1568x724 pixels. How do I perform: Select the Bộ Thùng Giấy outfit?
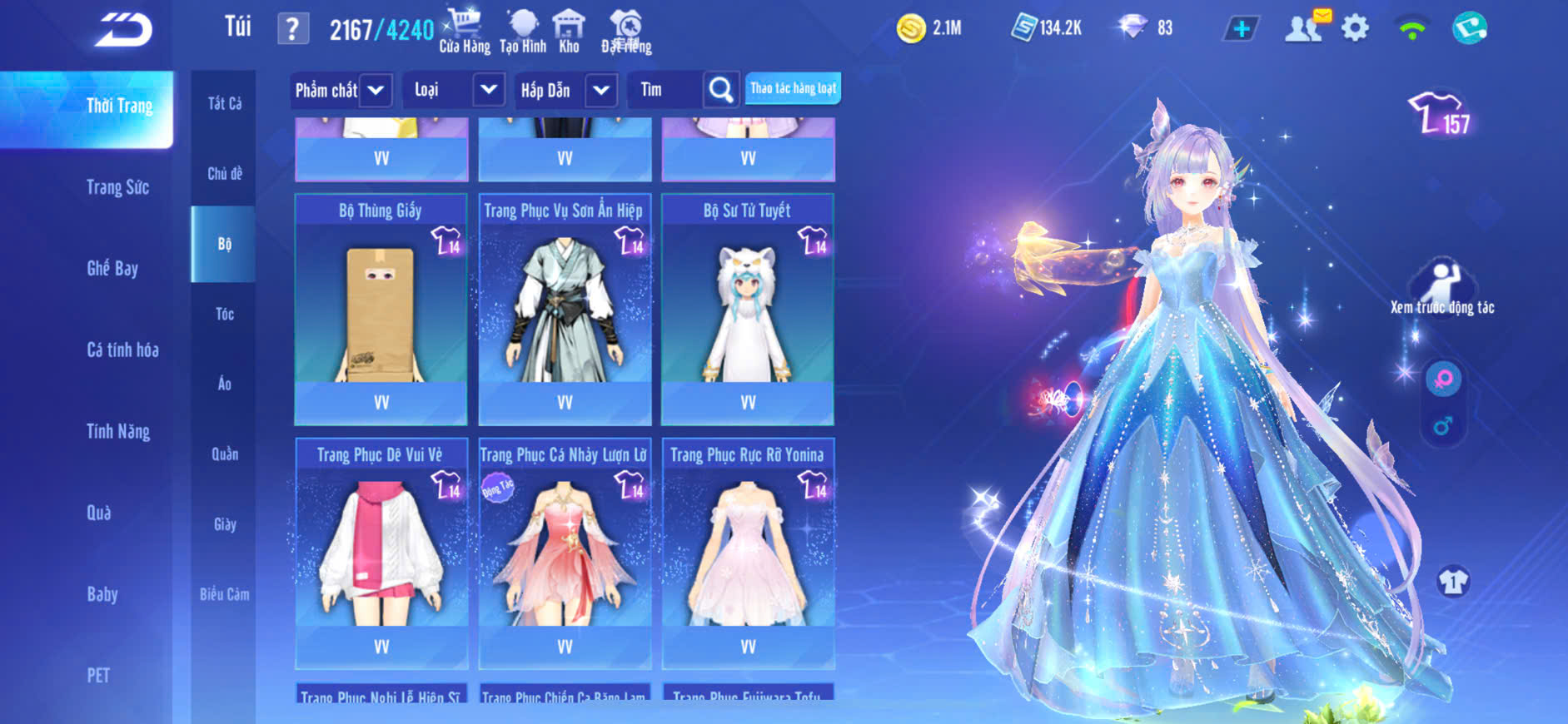[x=381, y=308]
